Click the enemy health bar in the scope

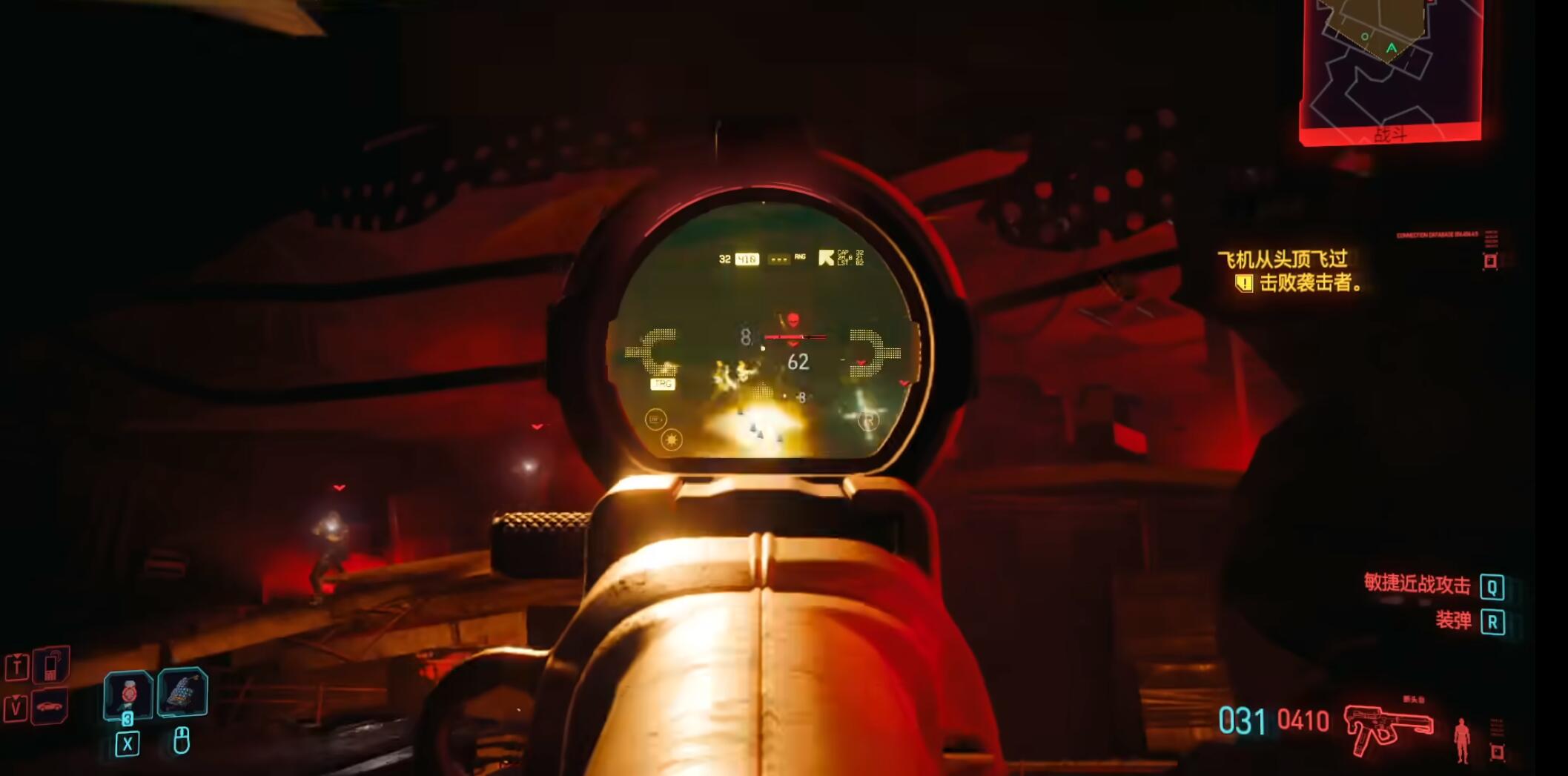pyautogui.click(x=796, y=336)
